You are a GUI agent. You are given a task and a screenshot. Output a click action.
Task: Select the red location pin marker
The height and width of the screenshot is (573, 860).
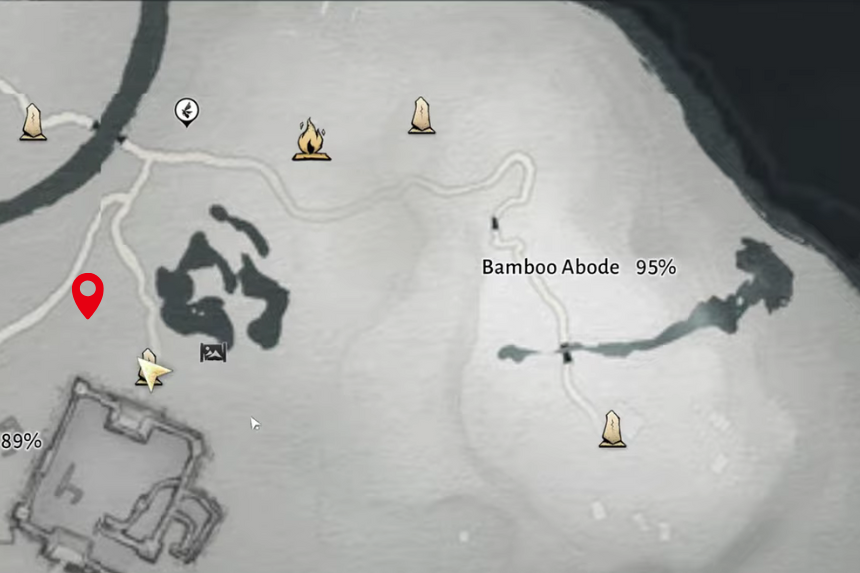click(x=89, y=295)
